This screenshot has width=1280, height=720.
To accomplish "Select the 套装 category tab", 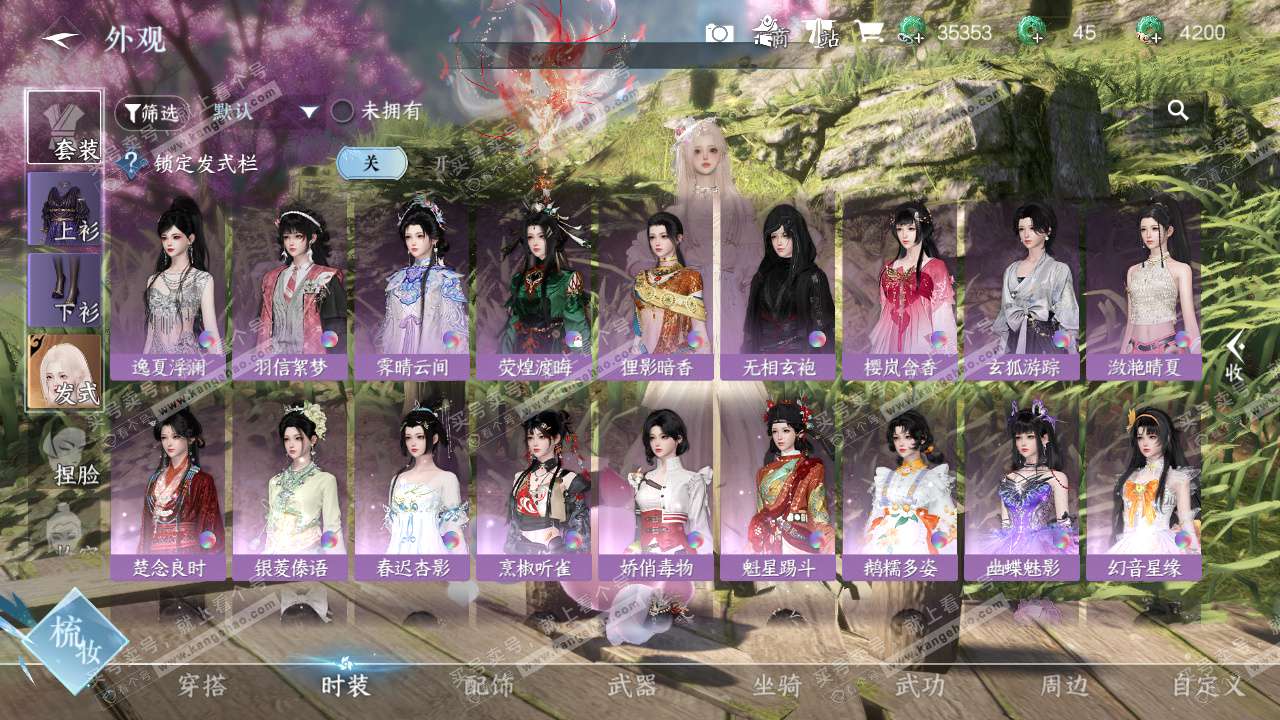I will (x=65, y=127).
